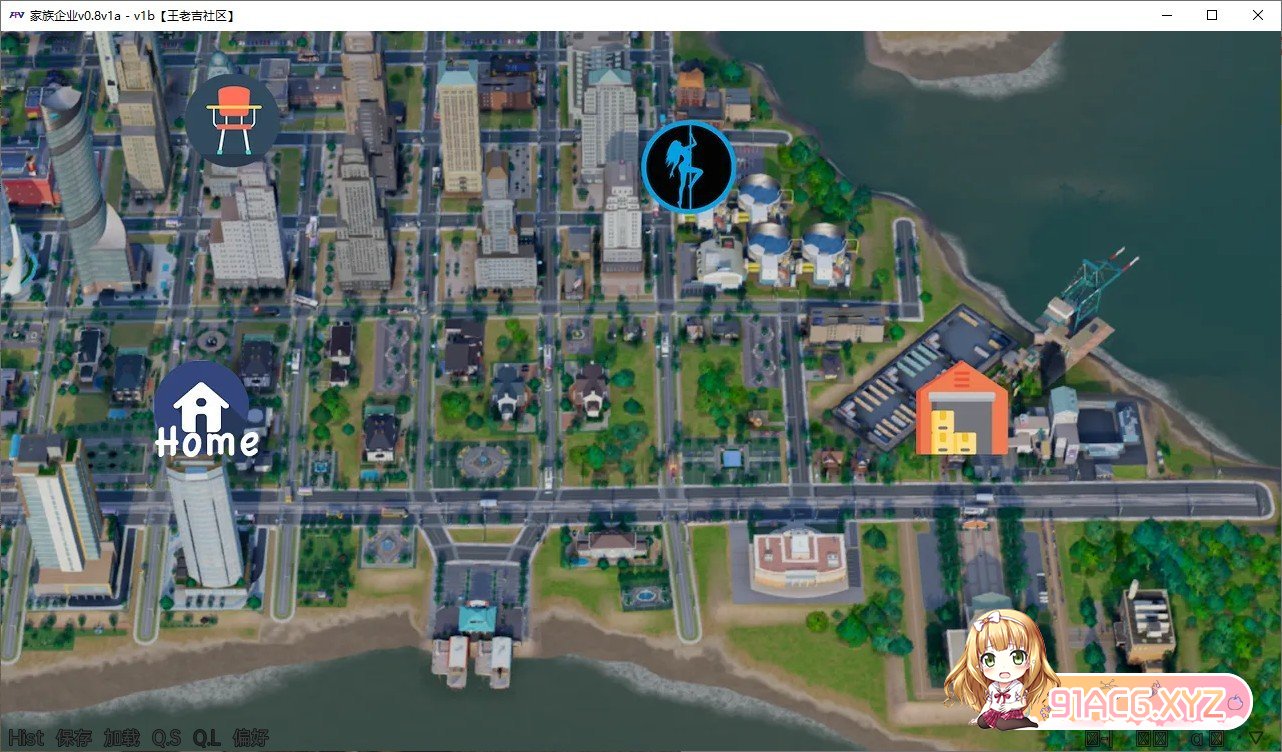Quick load with Q.L
The image size is (1282, 752).
pos(207,739)
